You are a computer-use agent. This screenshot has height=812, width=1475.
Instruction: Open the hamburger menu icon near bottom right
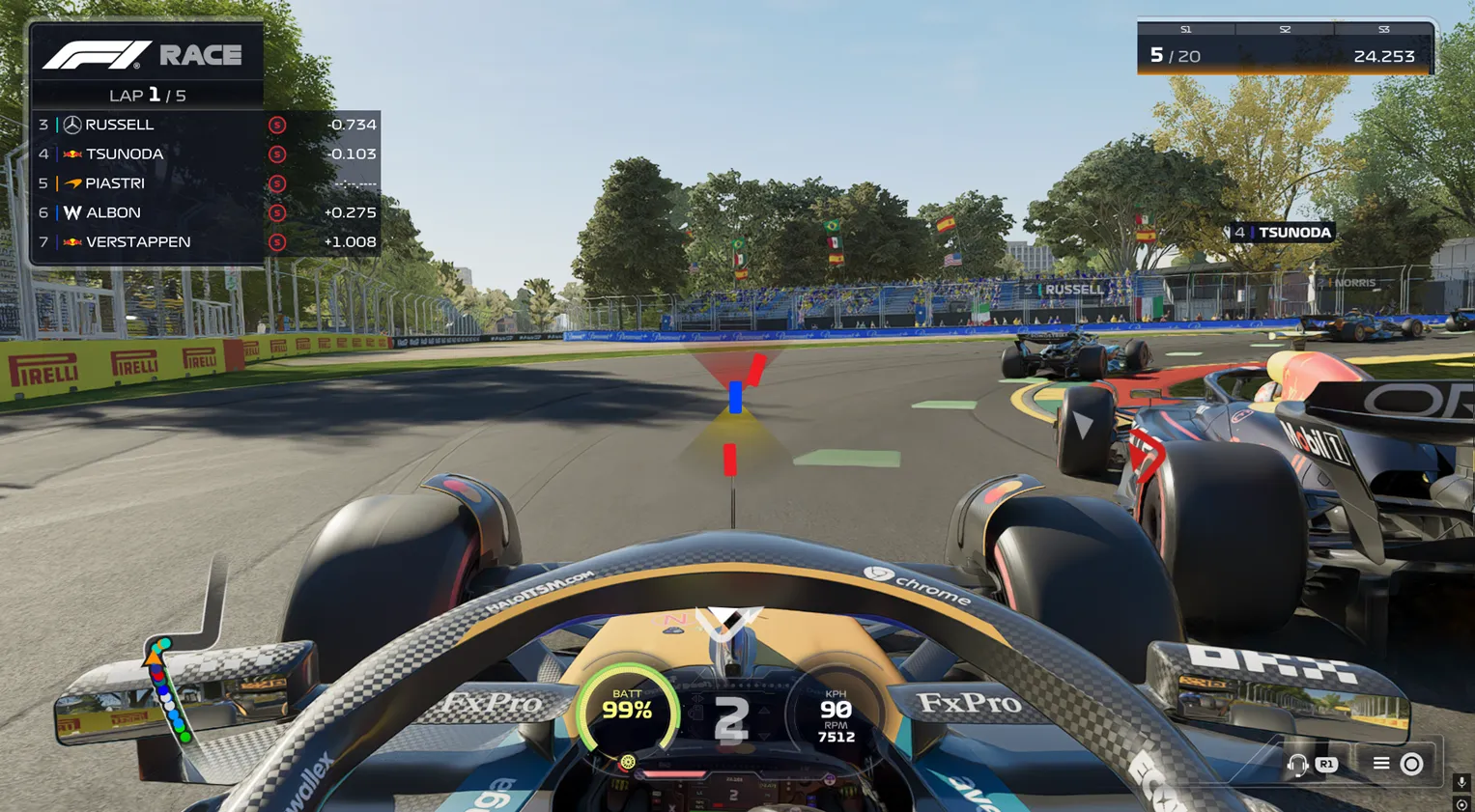[1381, 762]
